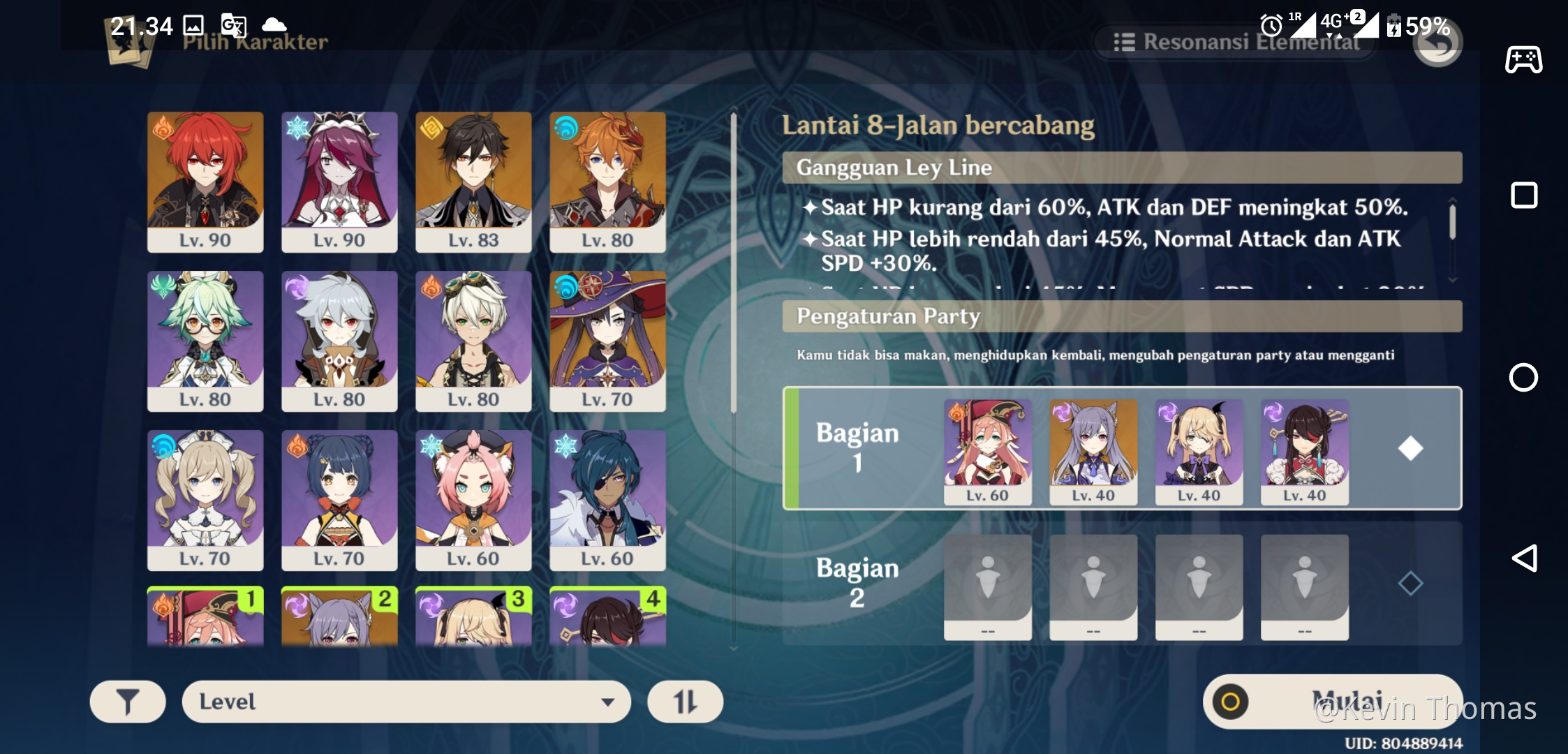Select the Bagian 1 diamond marker
The image size is (1568, 754).
click(x=1410, y=450)
